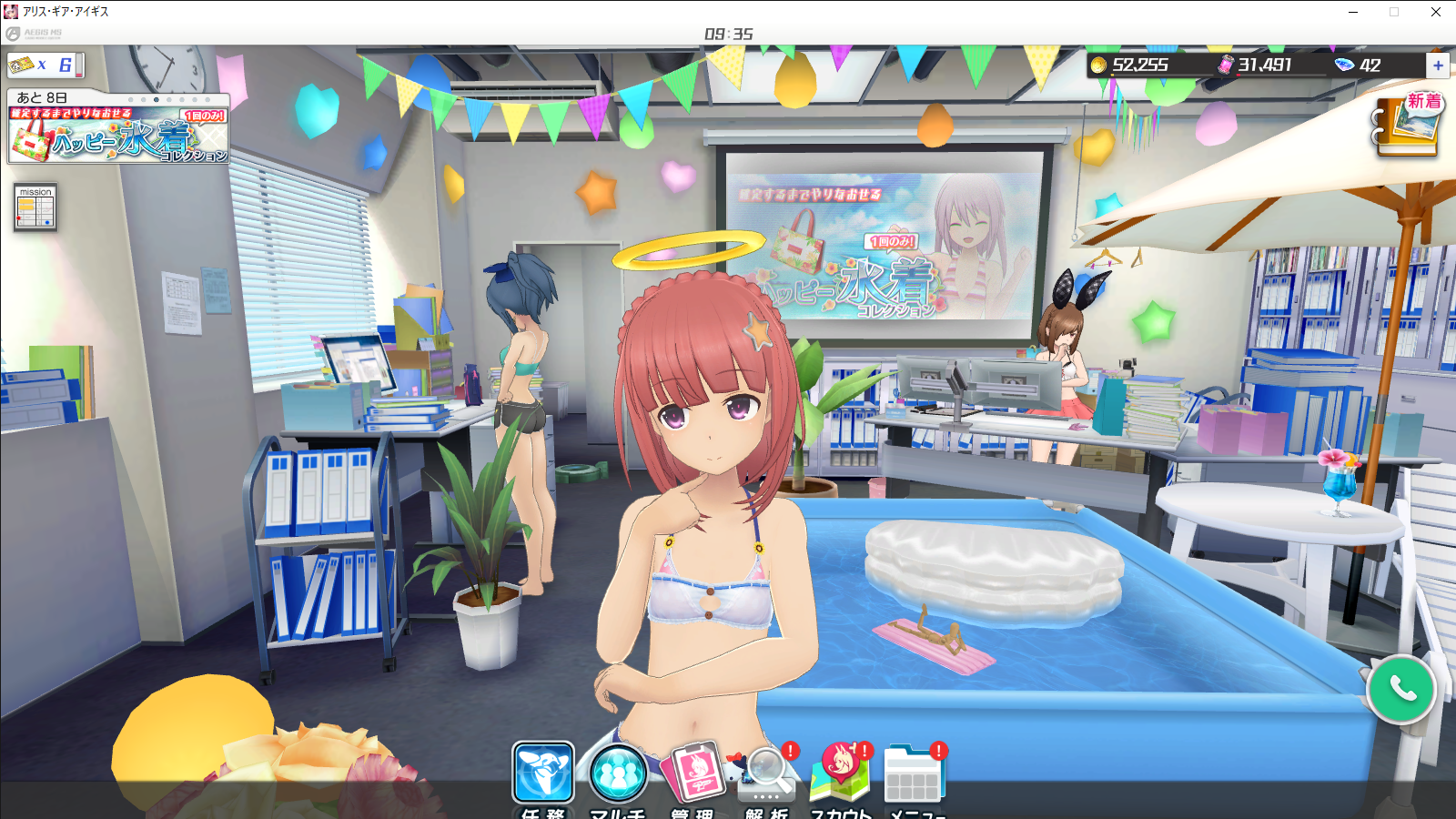Open the 解析 analysis menu
The image size is (1456, 819).
767,775
